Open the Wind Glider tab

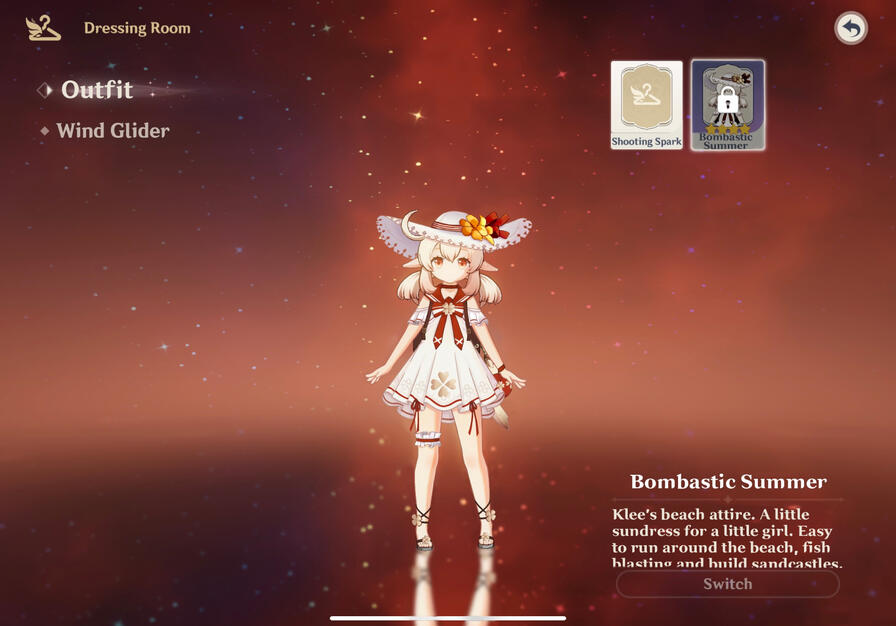(112, 131)
